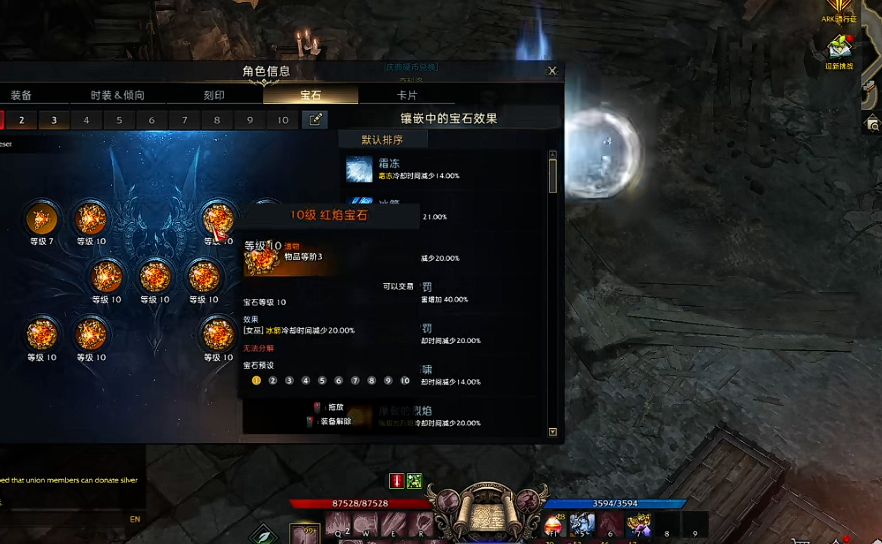
Task: Use the blue creature item in slot 5
Action: pos(582,525)
